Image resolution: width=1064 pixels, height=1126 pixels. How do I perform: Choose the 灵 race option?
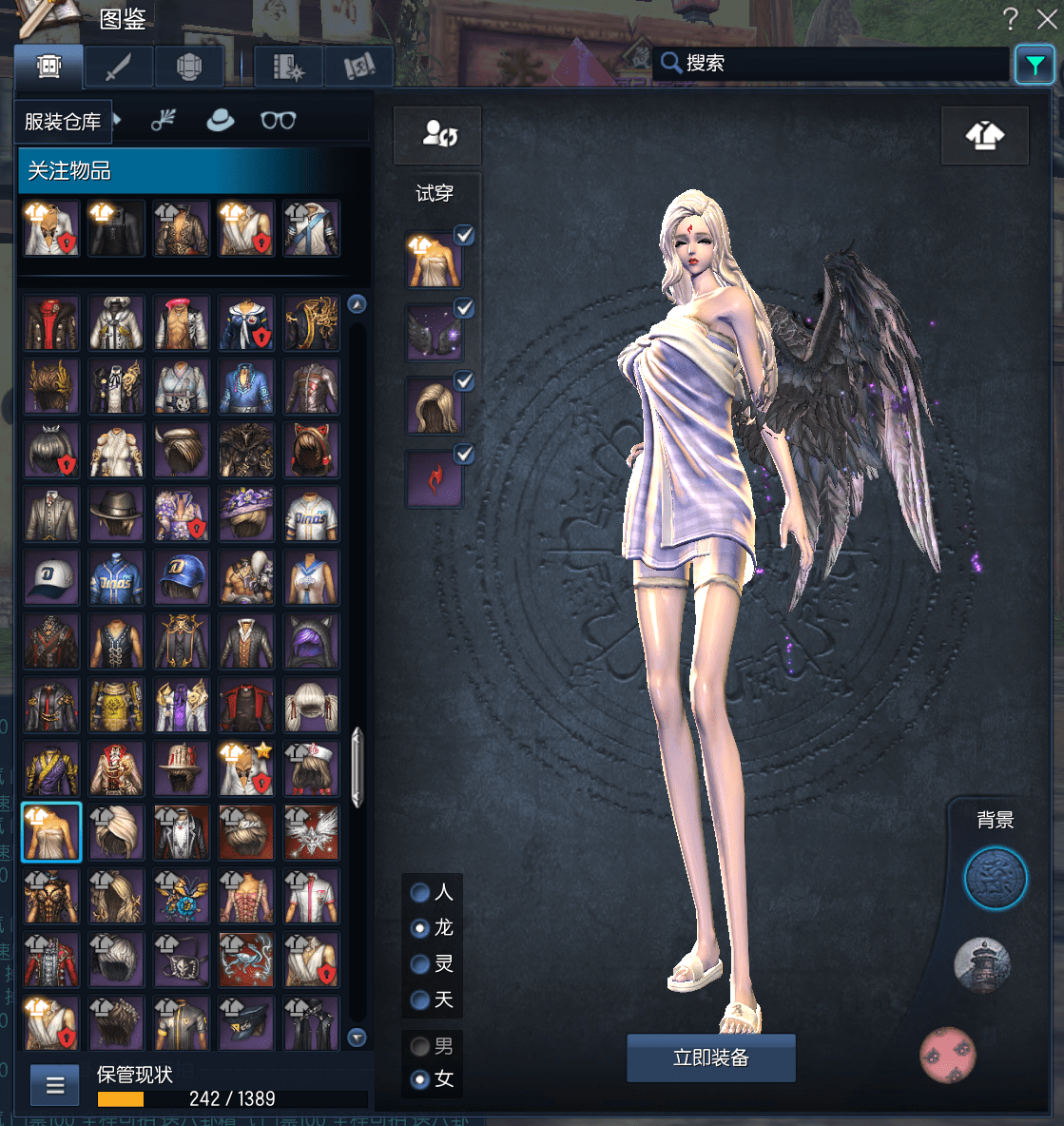click(419, 964)
